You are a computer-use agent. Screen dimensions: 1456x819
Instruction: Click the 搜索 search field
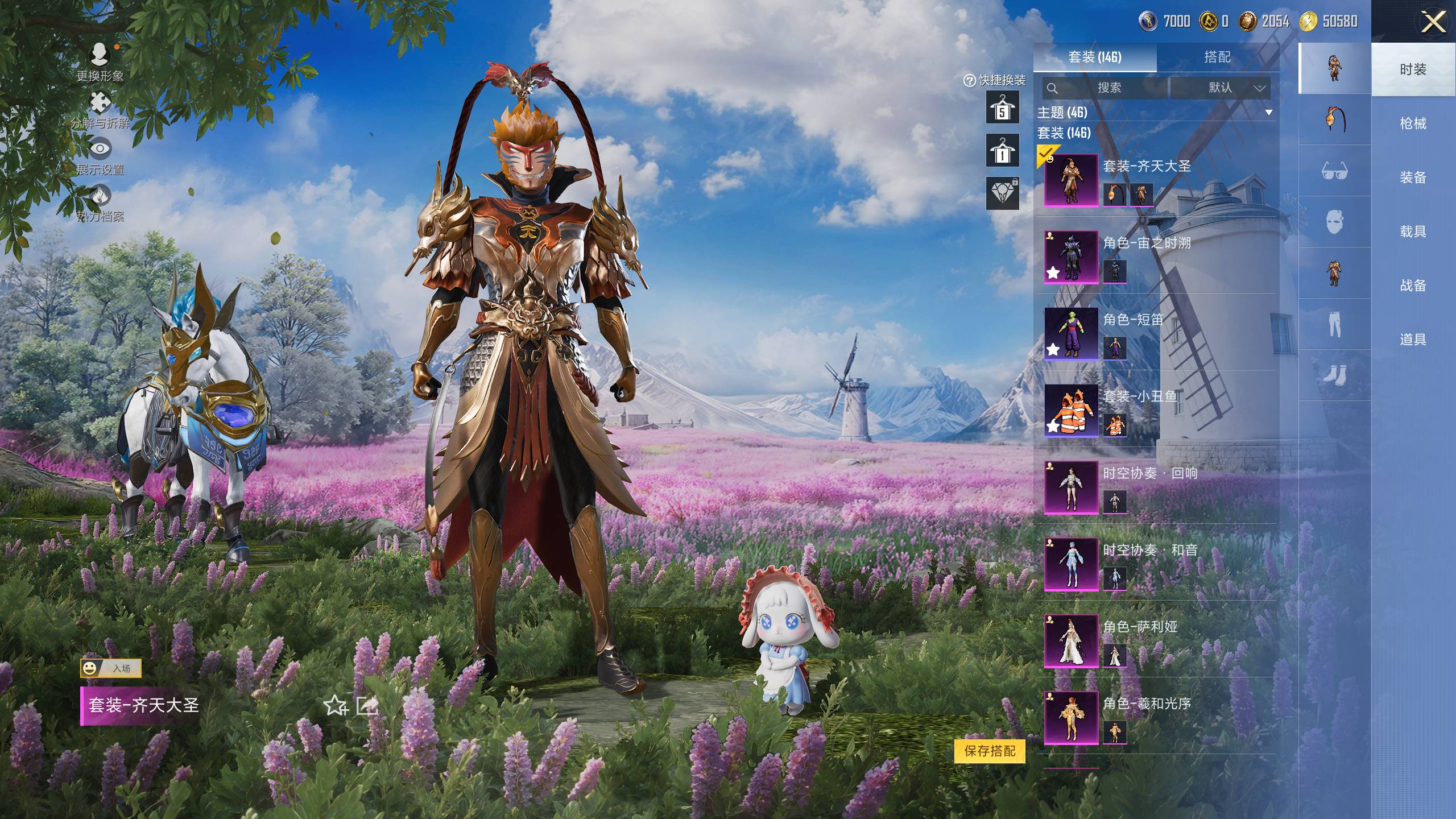(x=1106, y=88)
